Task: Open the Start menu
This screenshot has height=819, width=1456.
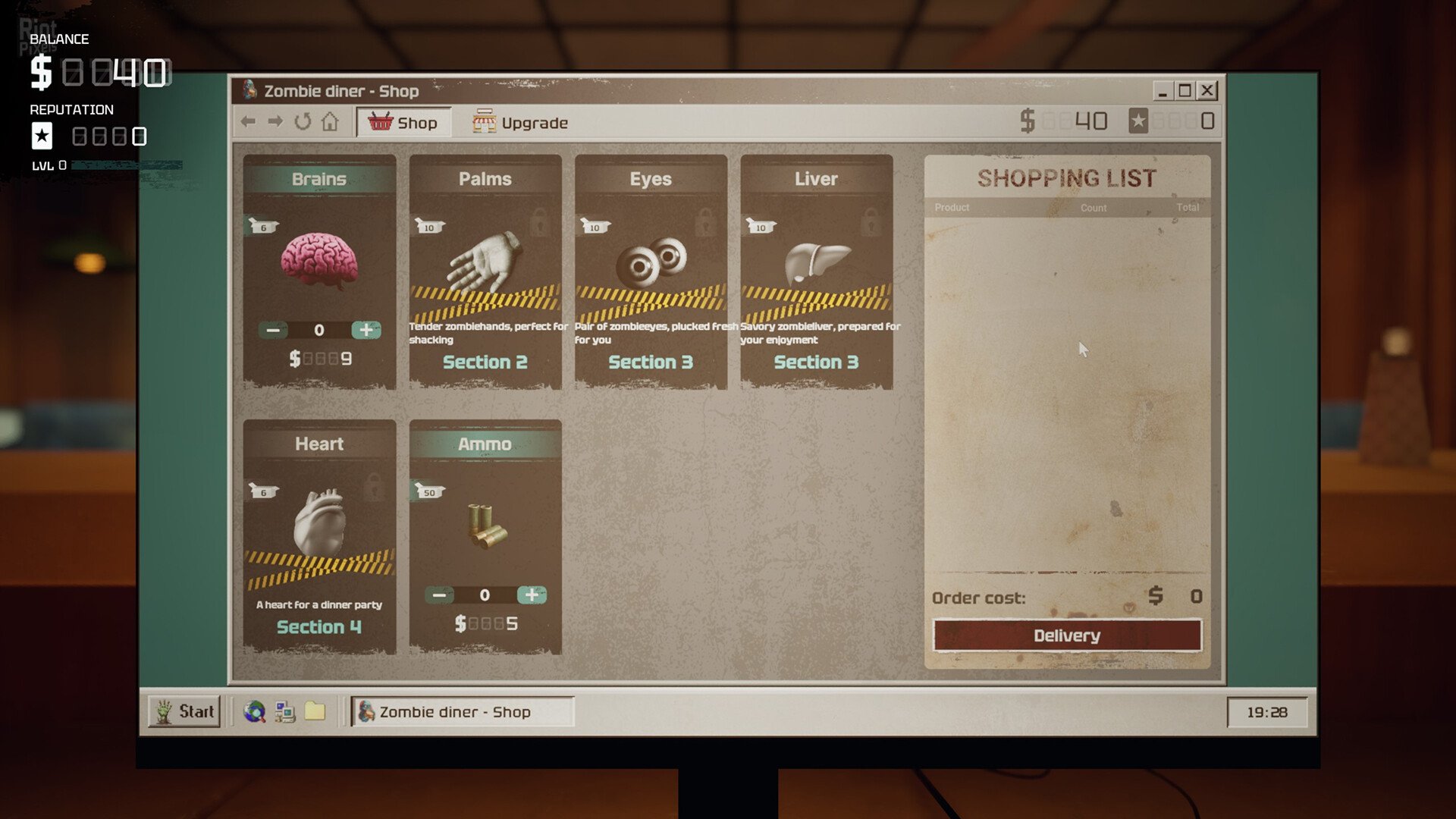Action: click(x=184, y=711)
